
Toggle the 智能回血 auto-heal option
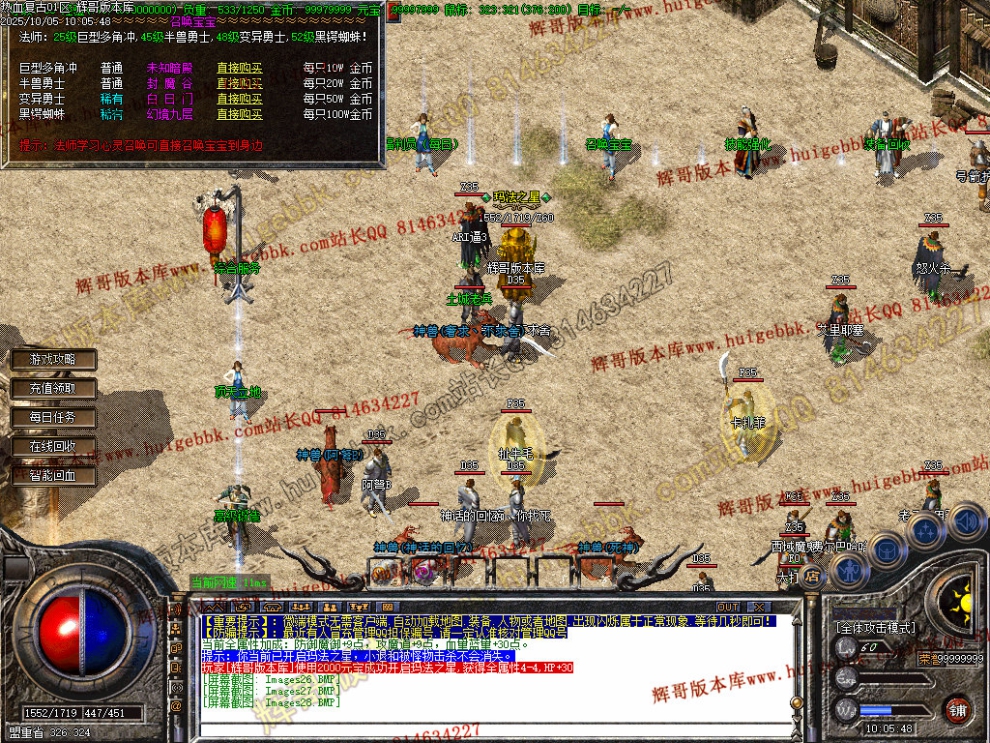point(53,476)
